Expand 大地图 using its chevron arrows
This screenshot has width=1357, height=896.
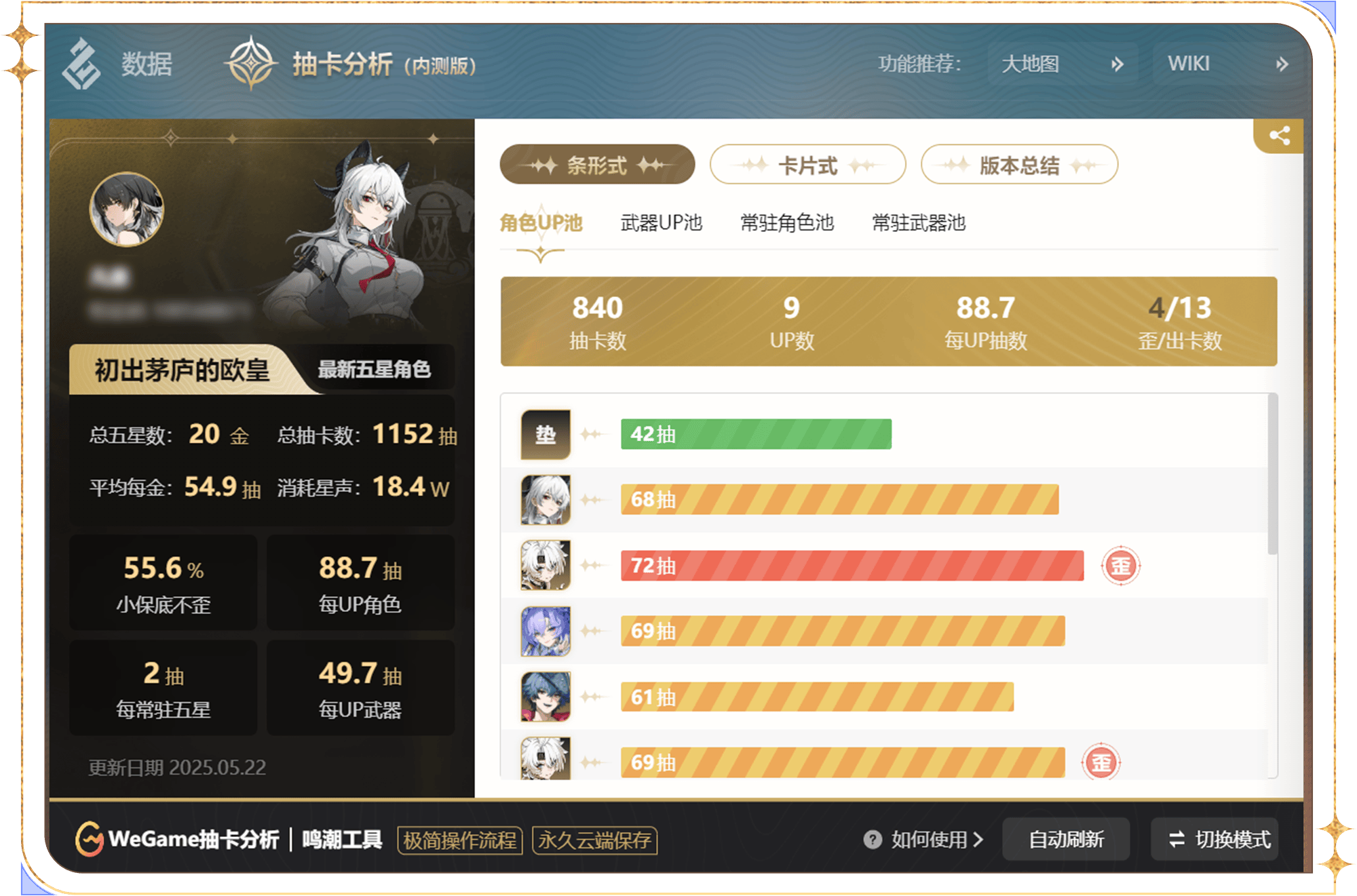pos(1116,63)
